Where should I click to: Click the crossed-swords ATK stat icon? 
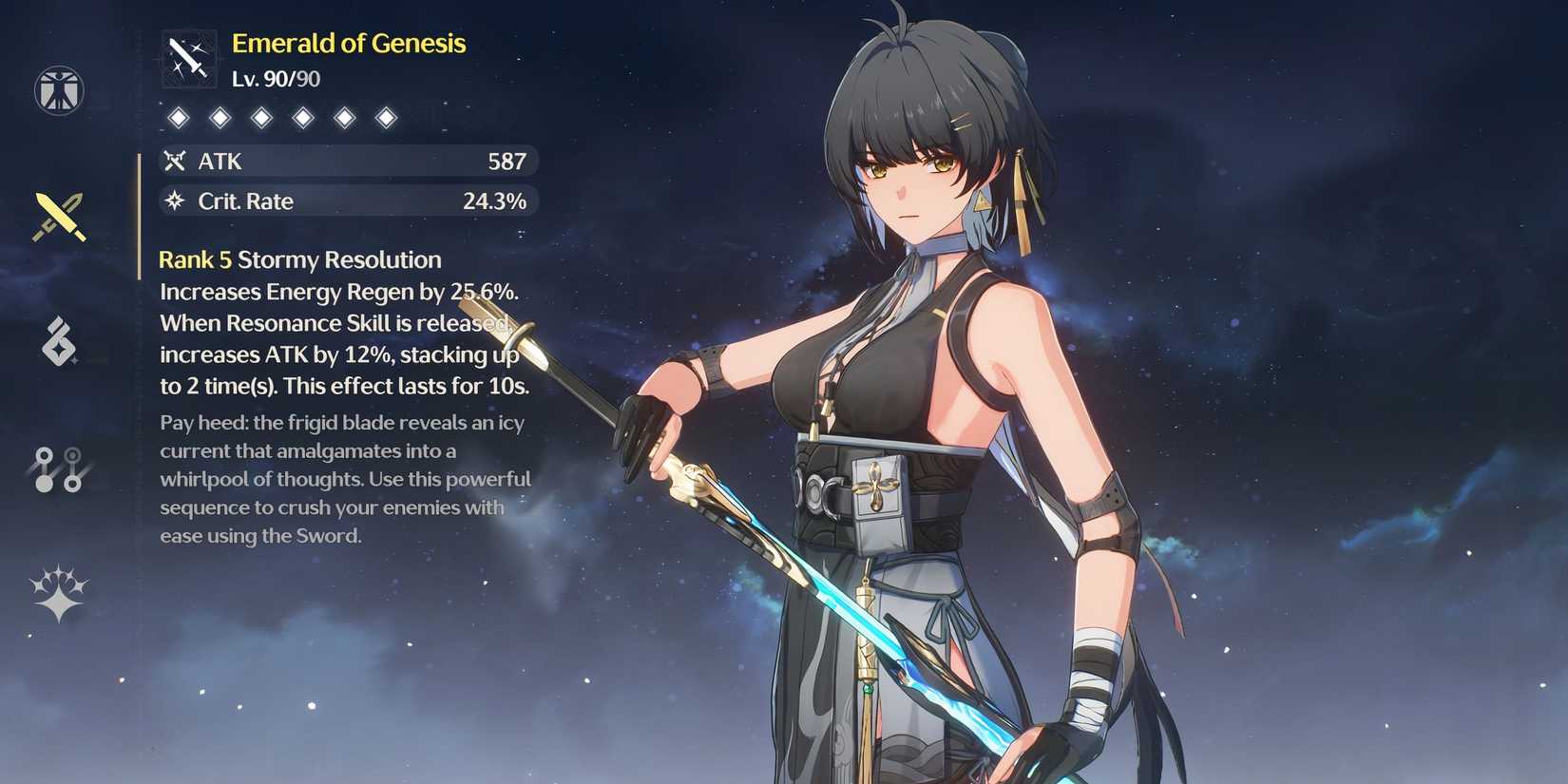[x=175, y=162]
